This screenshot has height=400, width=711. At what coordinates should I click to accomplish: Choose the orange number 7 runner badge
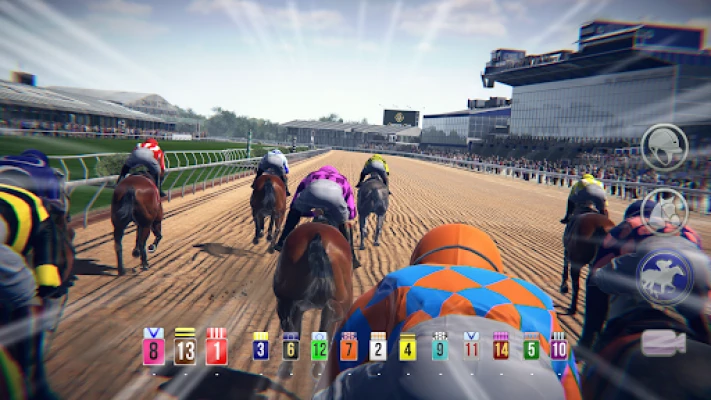click(x=348, y=347)
